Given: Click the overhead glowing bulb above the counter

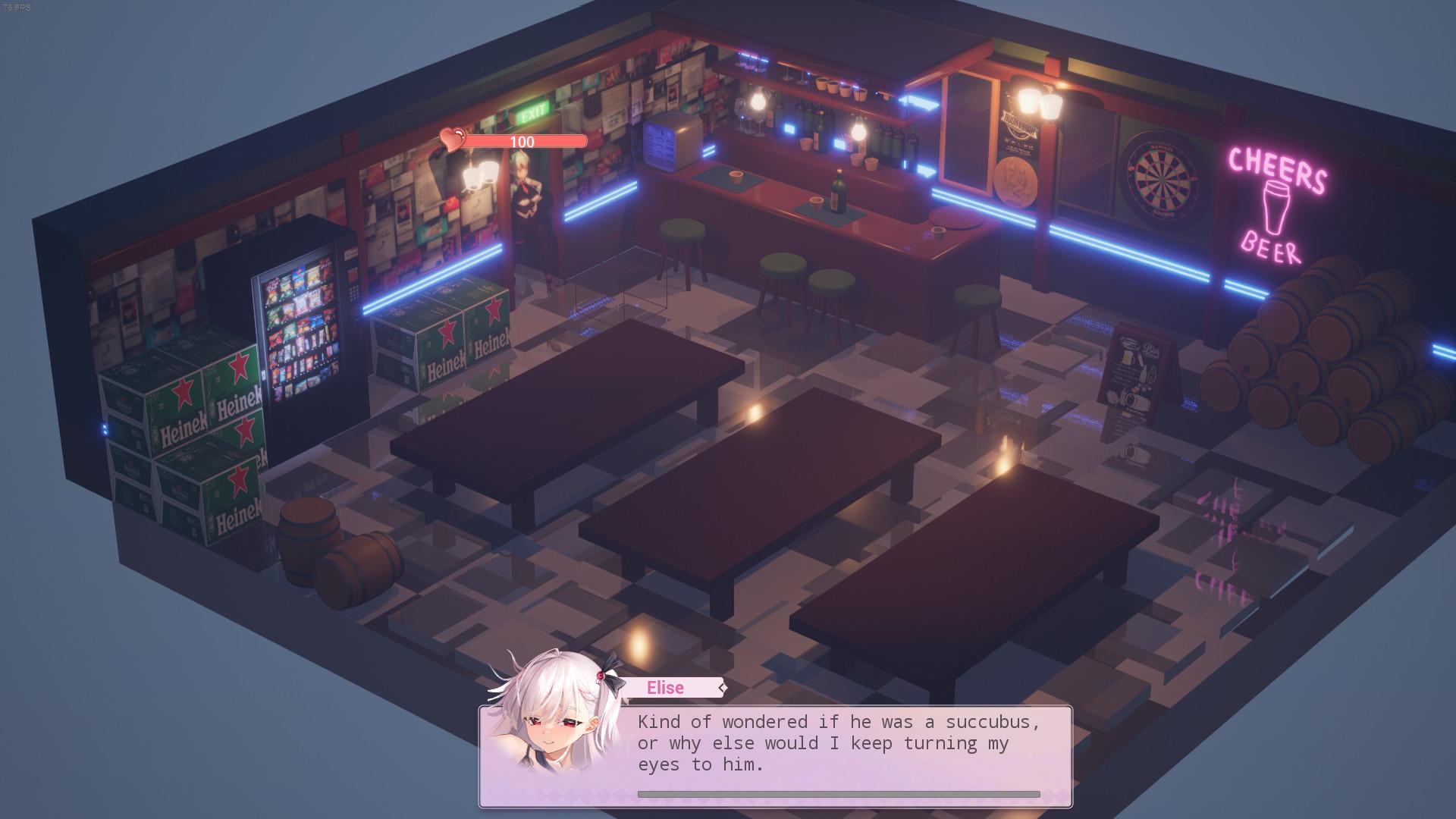Looking at the screenshot, I should point(857,130).
